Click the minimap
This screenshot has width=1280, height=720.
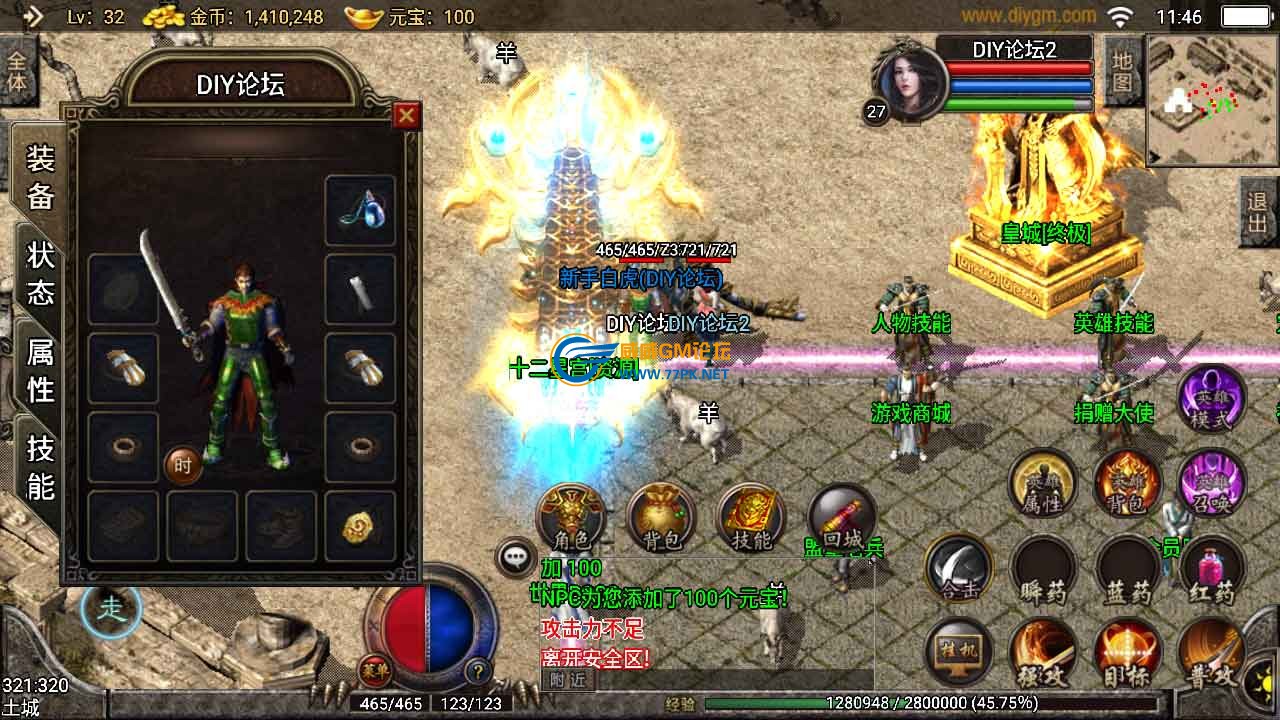[x=1212, y=100]
